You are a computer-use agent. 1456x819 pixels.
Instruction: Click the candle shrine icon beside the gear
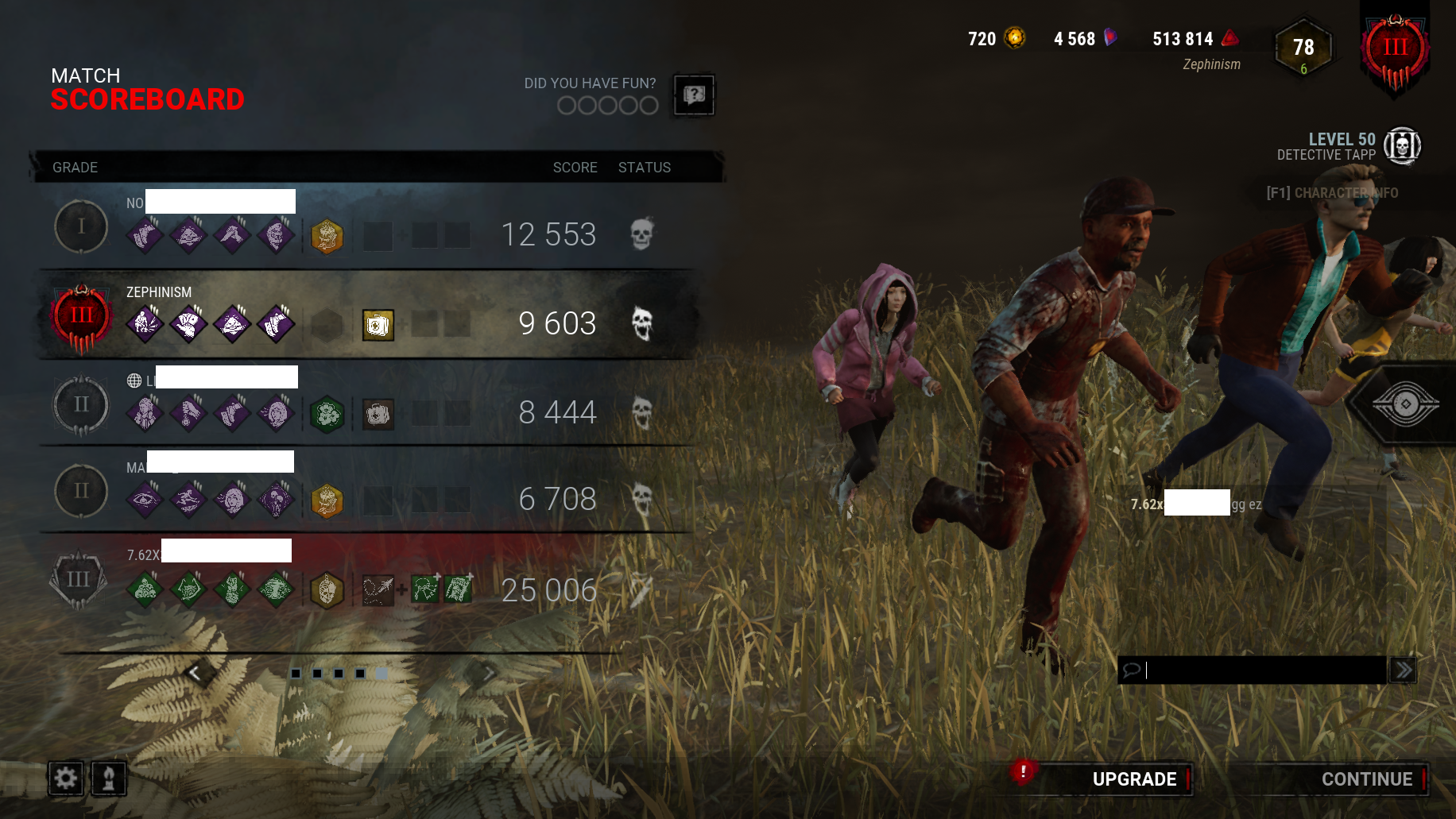pyautogui.click(x=110, y=778)
